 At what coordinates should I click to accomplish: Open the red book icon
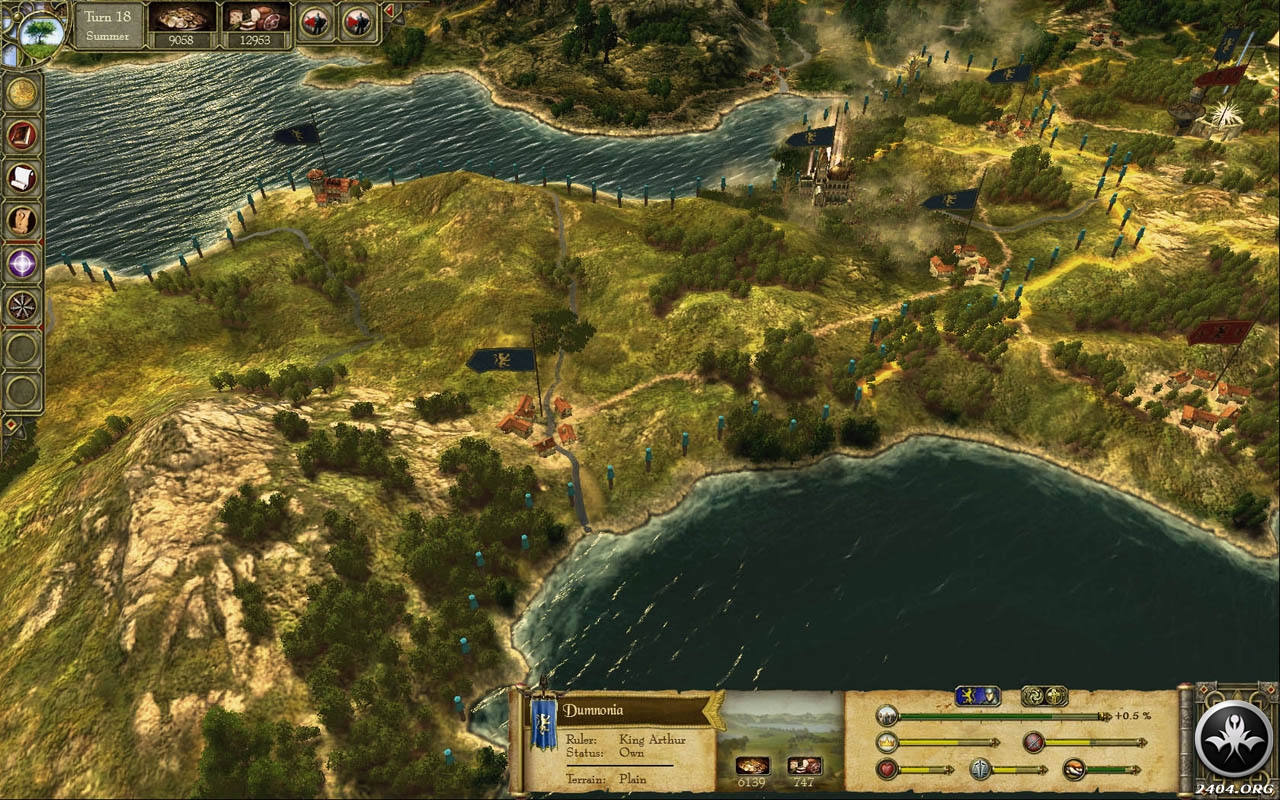21,135
